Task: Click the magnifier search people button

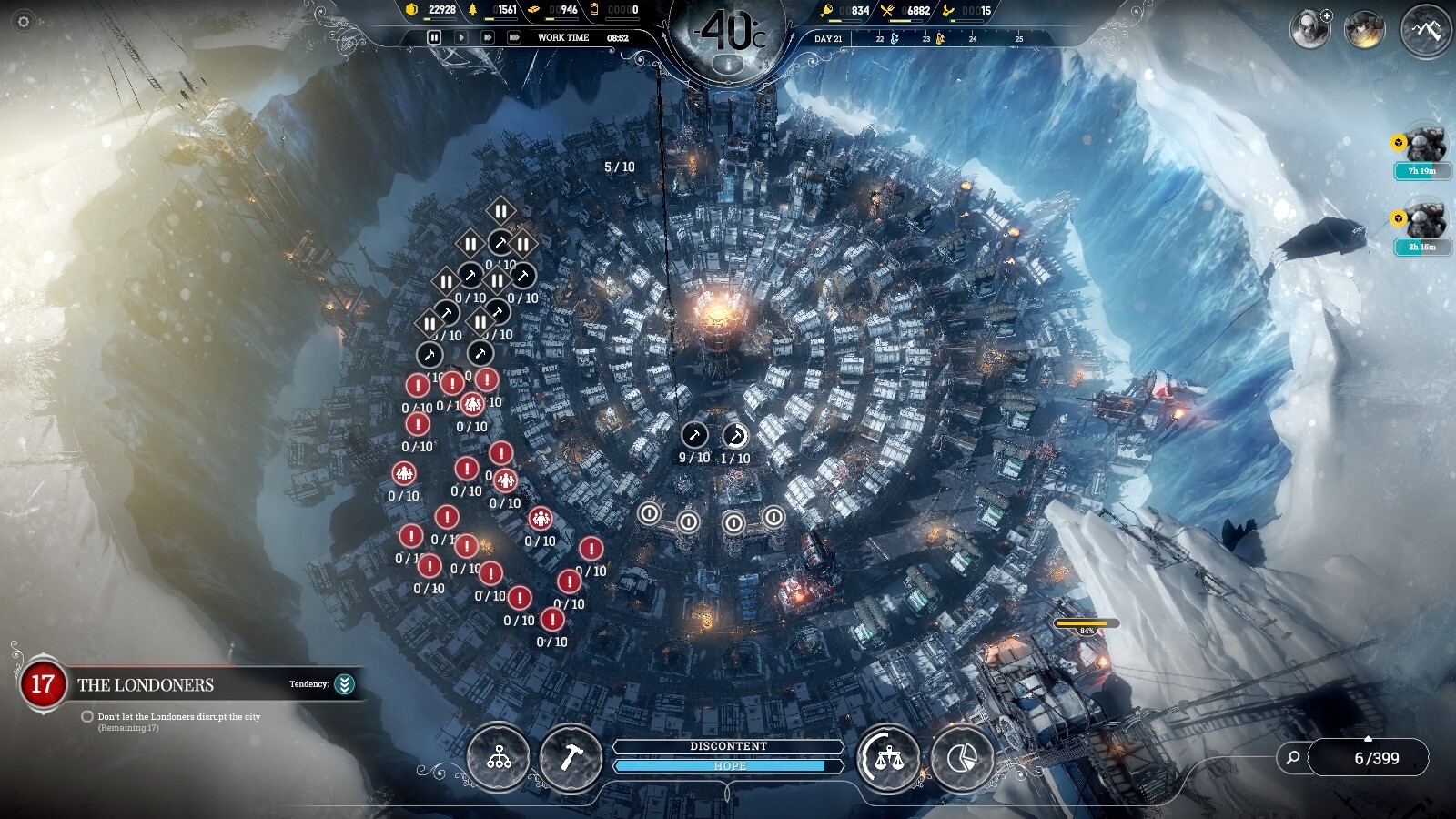Action: [1292, 757]
